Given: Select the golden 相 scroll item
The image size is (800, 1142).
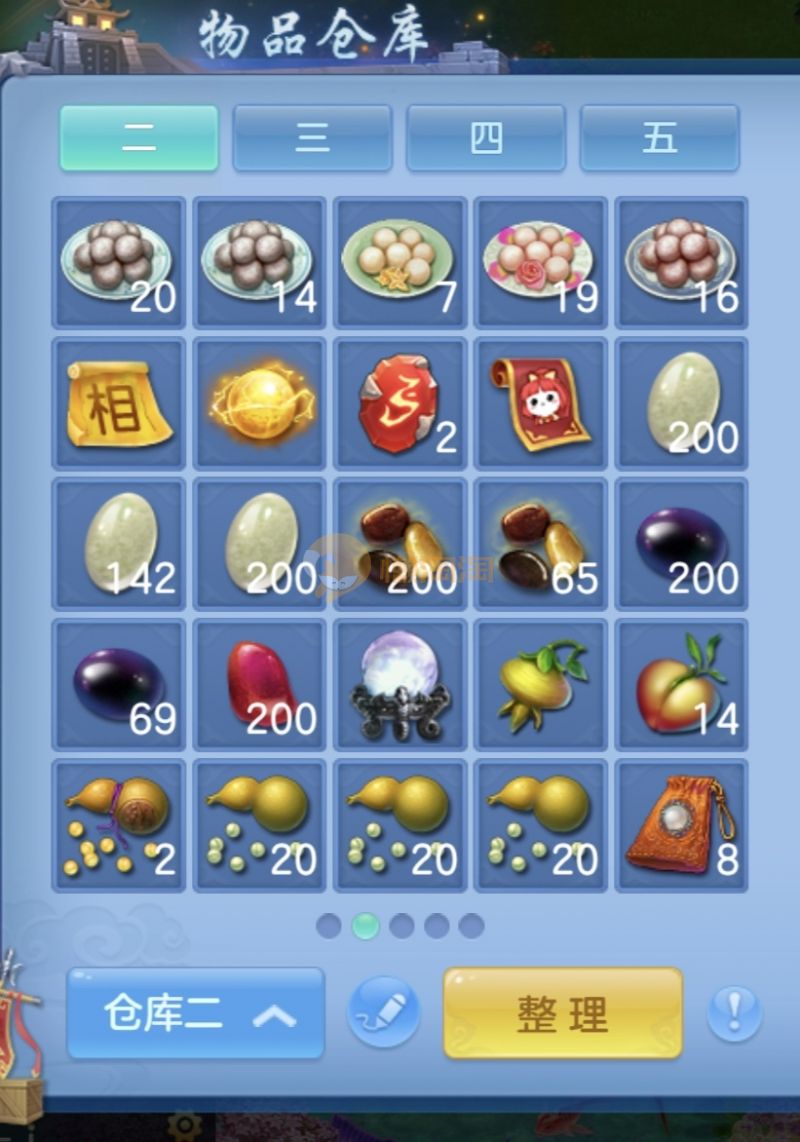Looking at the screenshot, I should tap(119, 403).
